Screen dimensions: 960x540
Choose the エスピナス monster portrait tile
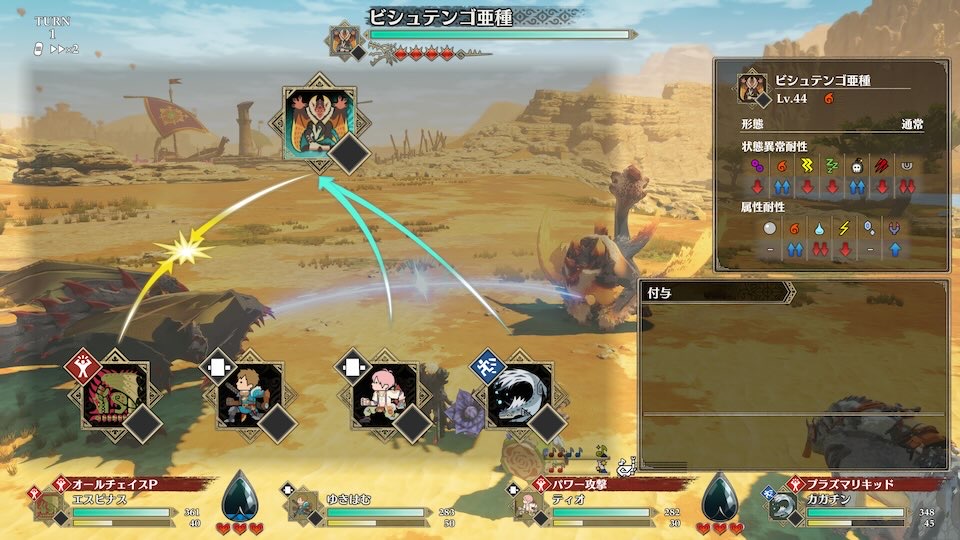tap(114, 394)
